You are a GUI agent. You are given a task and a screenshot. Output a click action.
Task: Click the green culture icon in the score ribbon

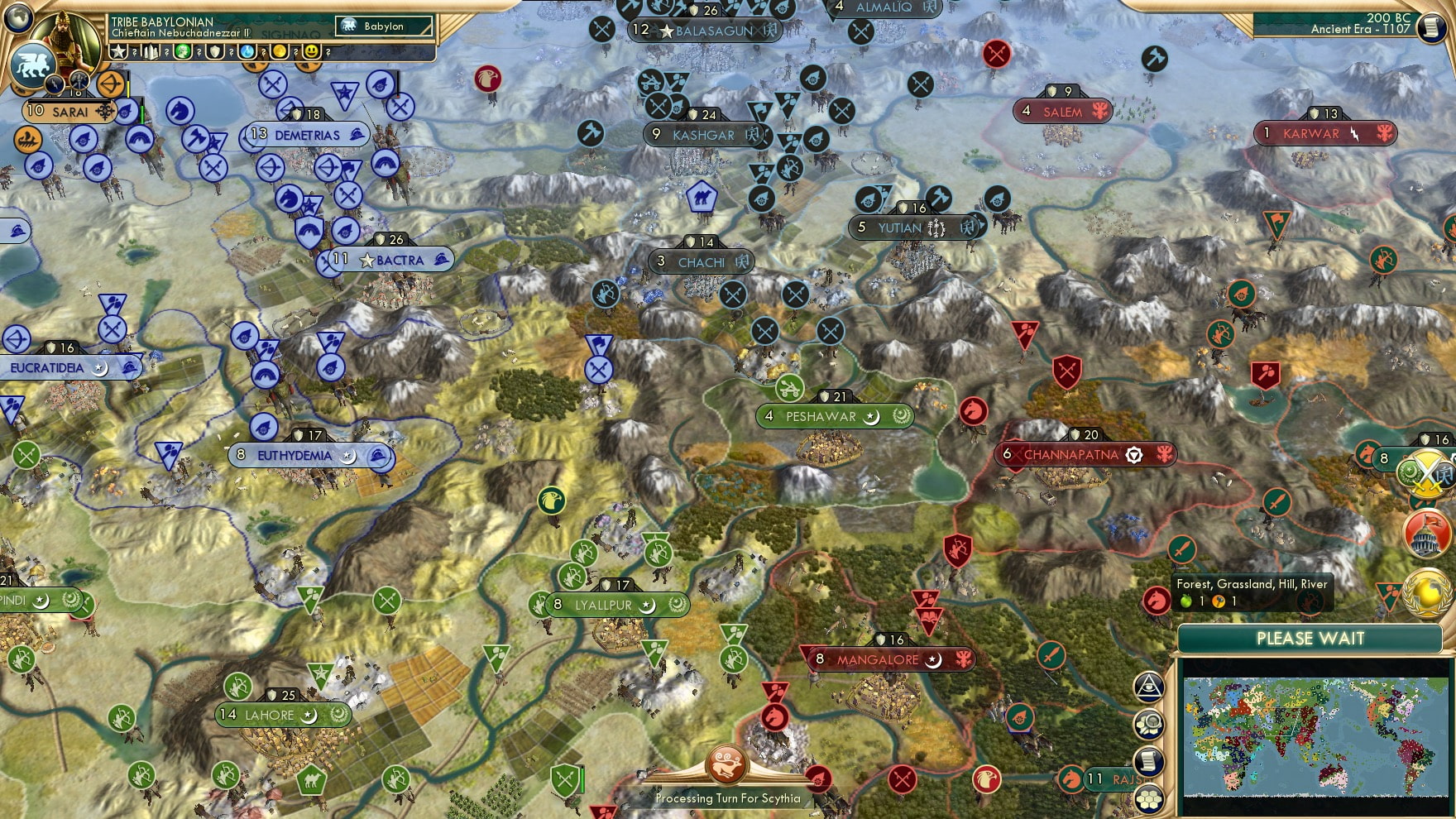point(182,52)
